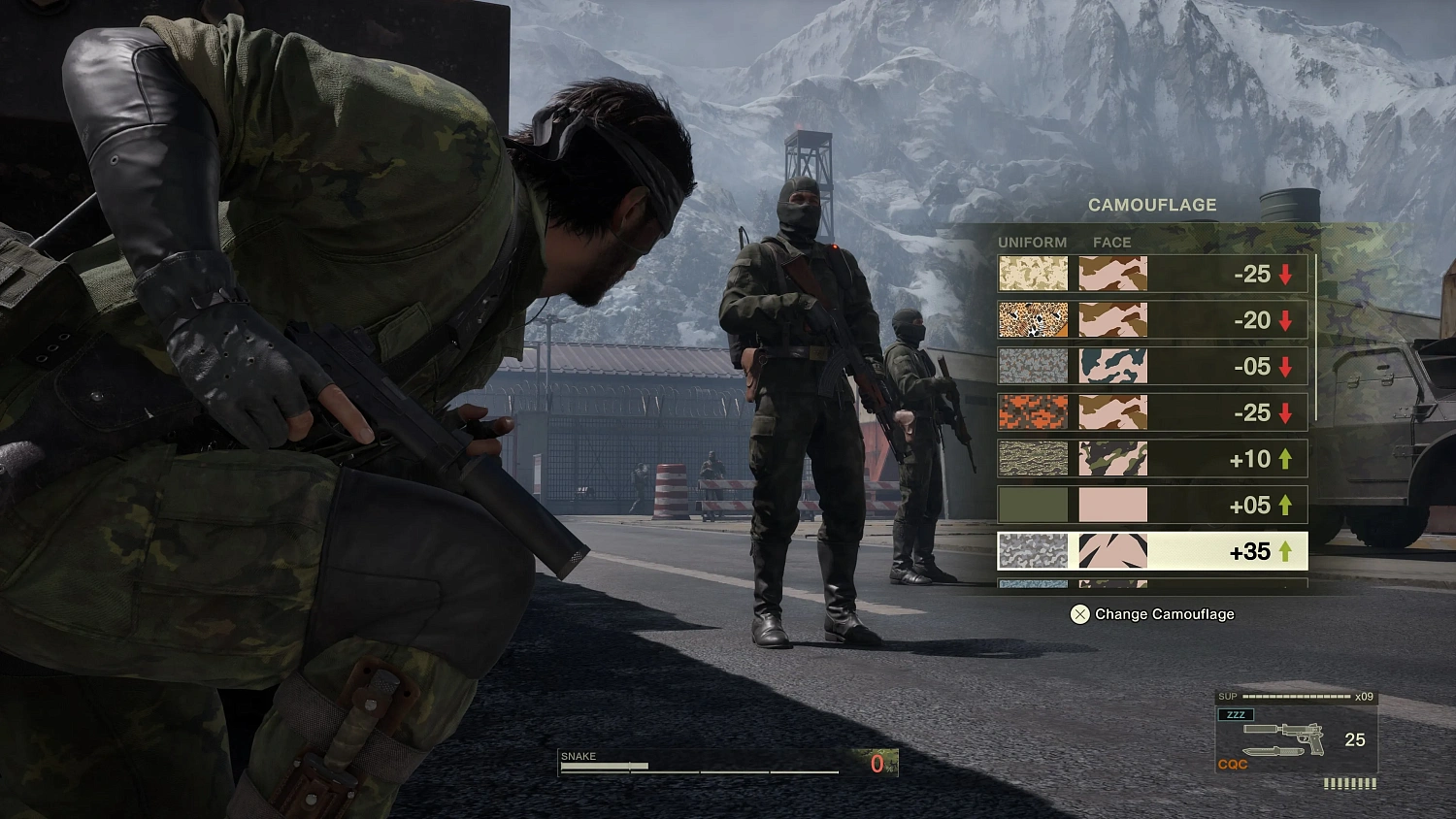The width and height of the screenshot is (1456, 819).
Task: Click the green up arrow next to +35
Action: click(x=1284, y=551)
